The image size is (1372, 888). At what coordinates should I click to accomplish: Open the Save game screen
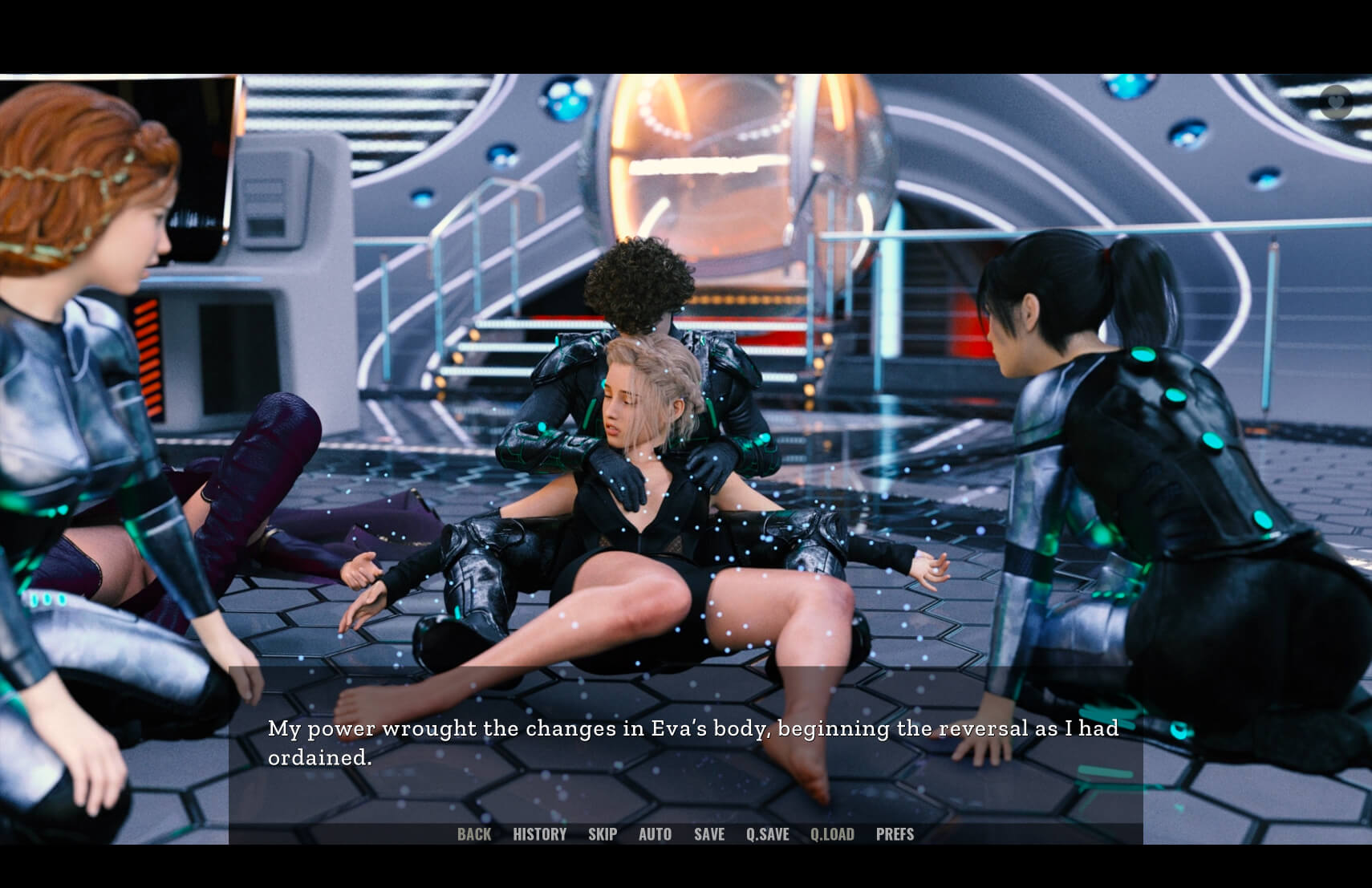tap(709, 834)
